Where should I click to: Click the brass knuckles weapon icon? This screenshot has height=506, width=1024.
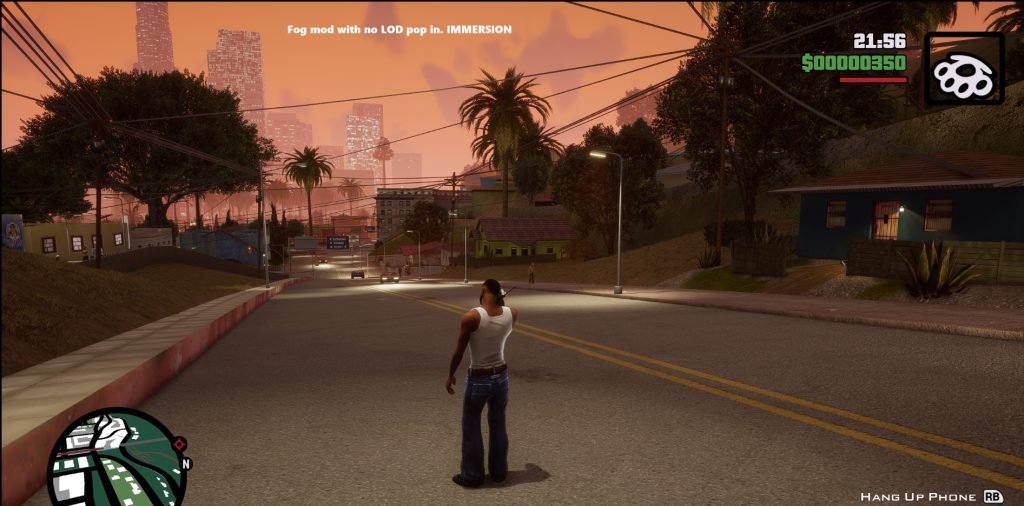click(x=963, y=69)
